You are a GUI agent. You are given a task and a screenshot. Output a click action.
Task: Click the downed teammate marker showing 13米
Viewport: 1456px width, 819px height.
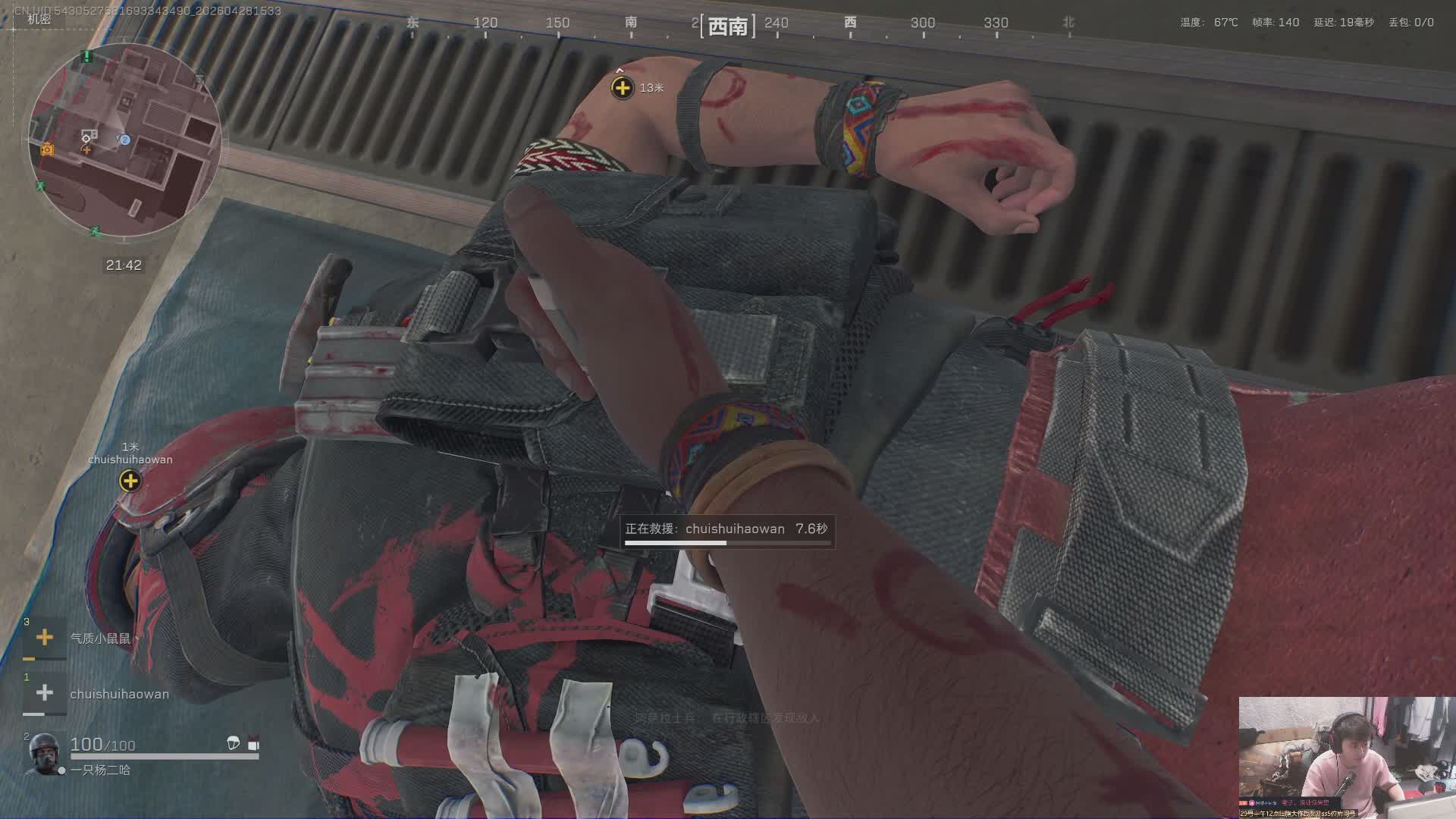(x=622, y=87)
